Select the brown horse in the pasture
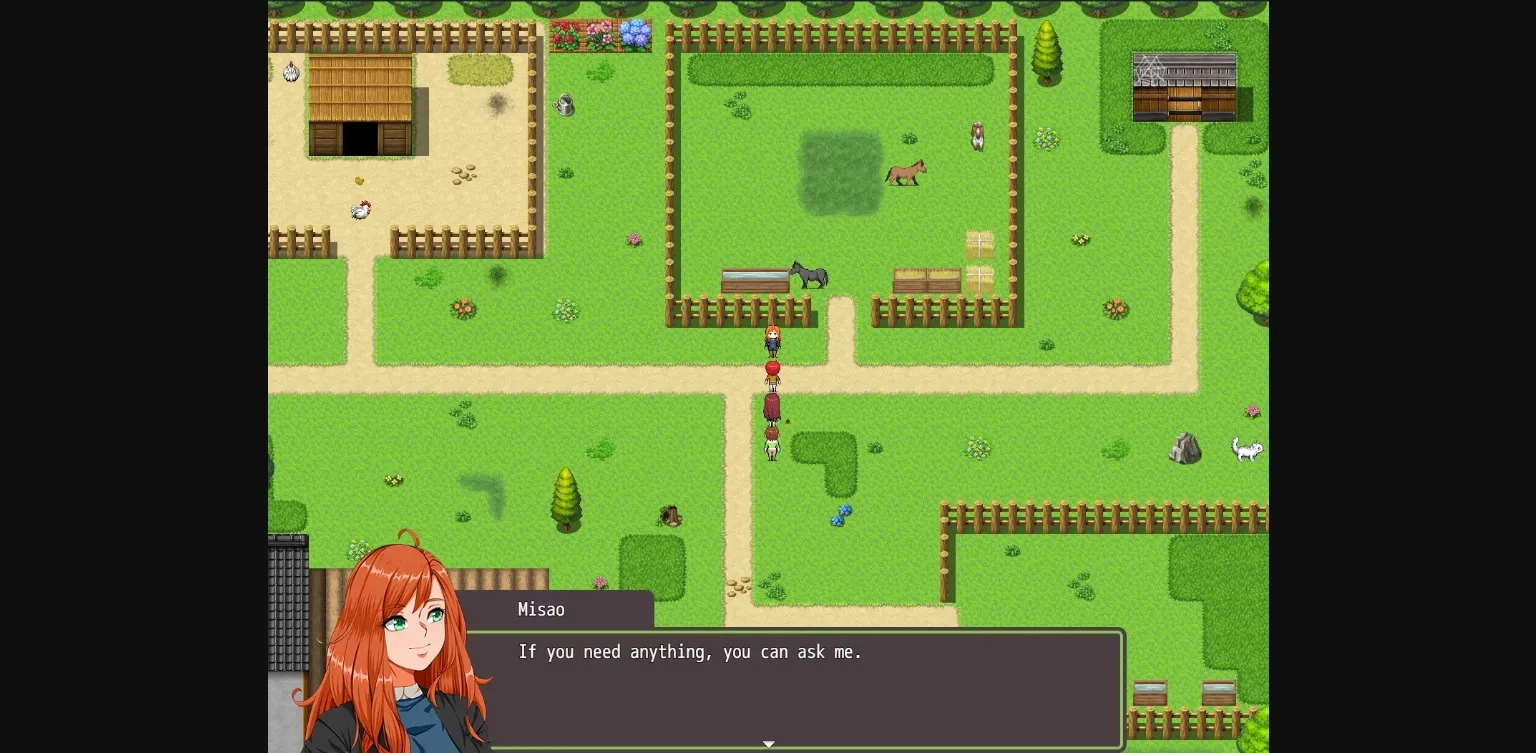 tap(906, 173)
